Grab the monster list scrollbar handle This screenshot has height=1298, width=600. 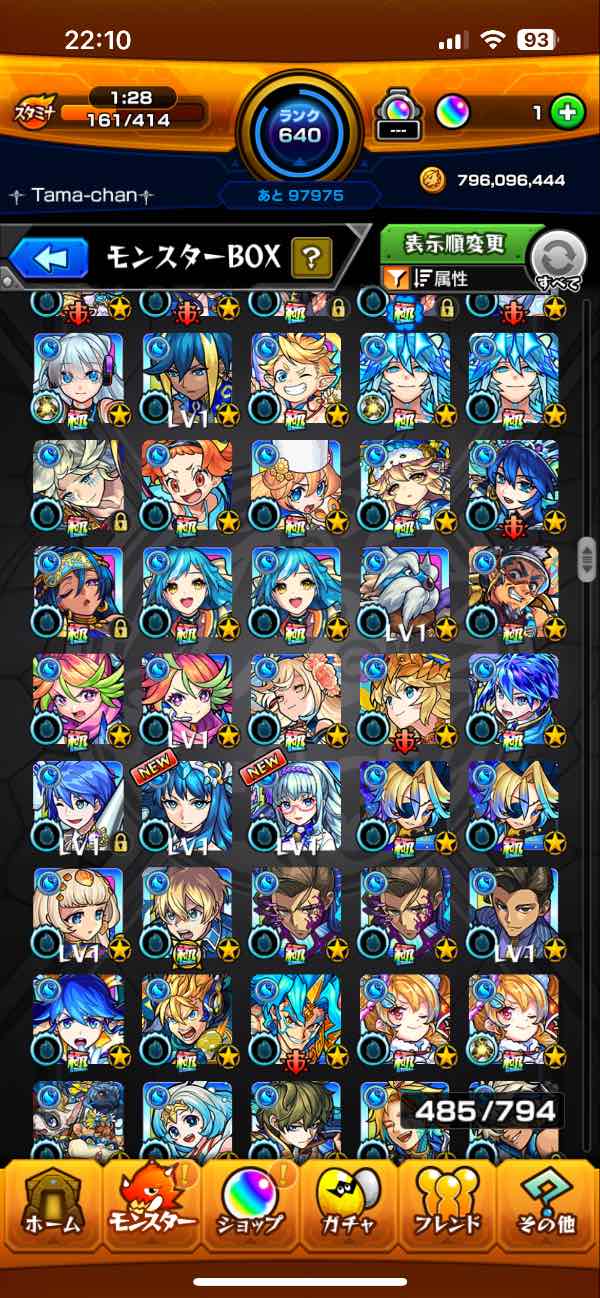point(587,556)
